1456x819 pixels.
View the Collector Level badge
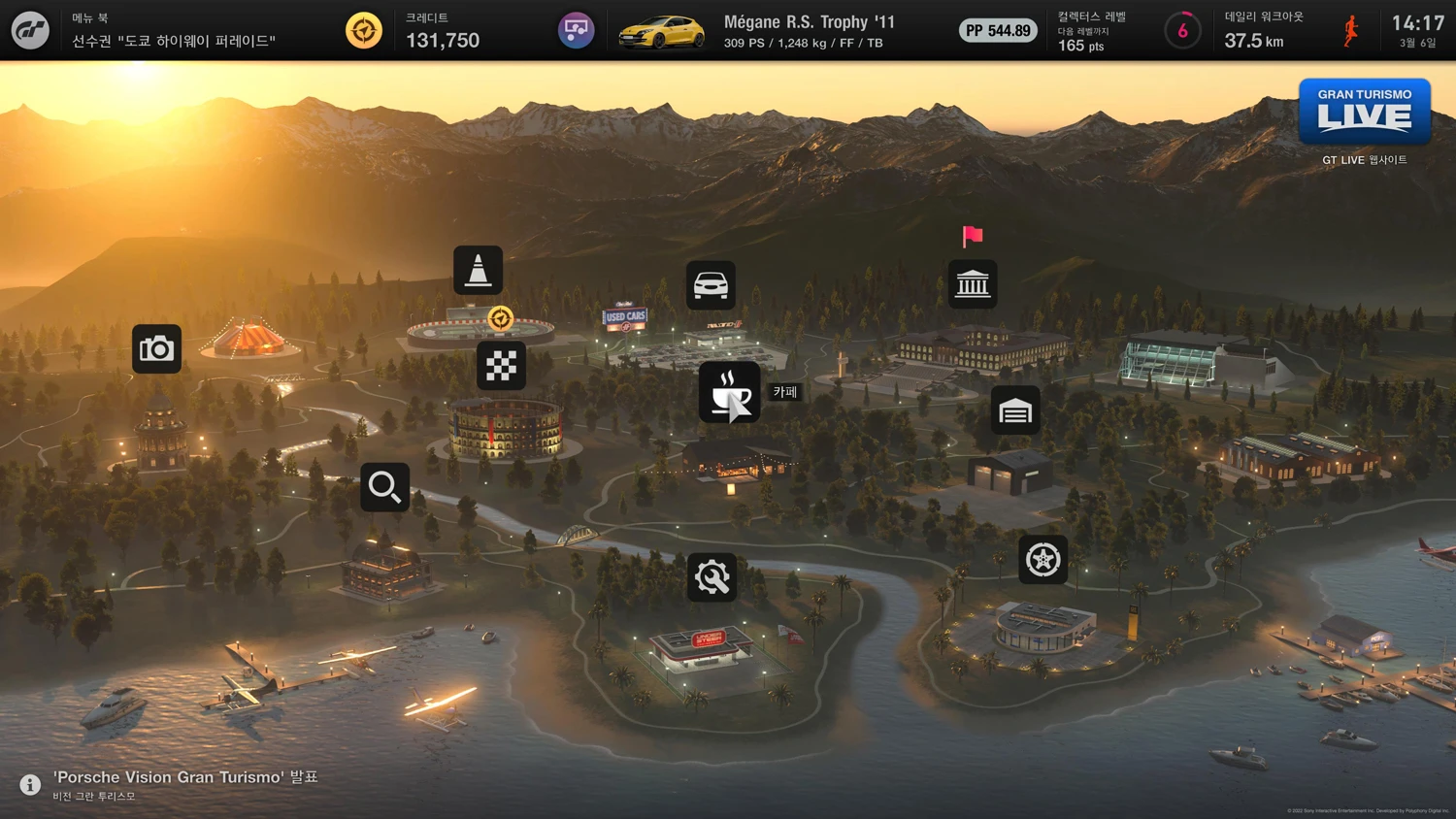click(x=1182, y=31)
